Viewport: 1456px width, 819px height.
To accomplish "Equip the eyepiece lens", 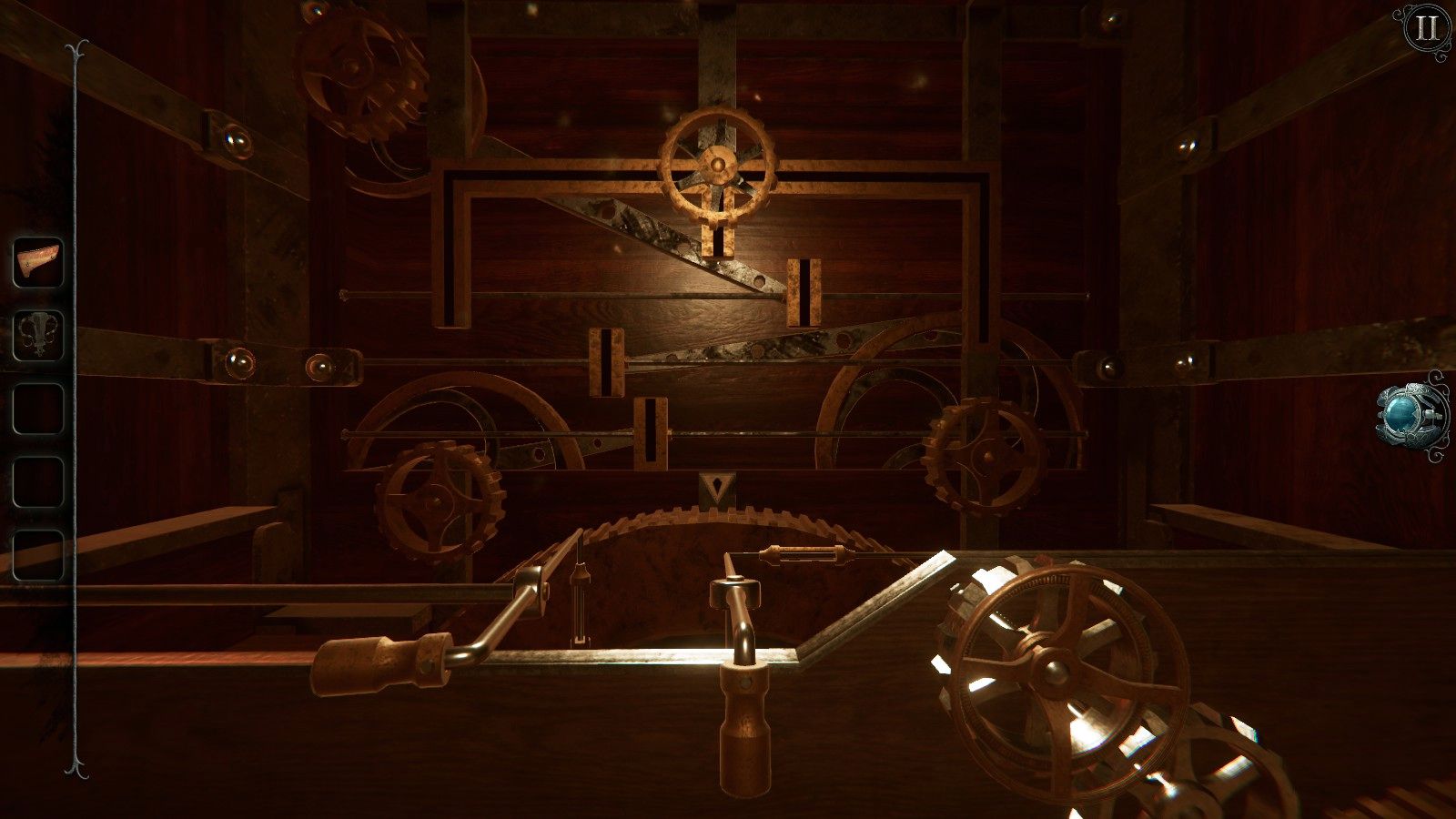I will [1403, 416].
